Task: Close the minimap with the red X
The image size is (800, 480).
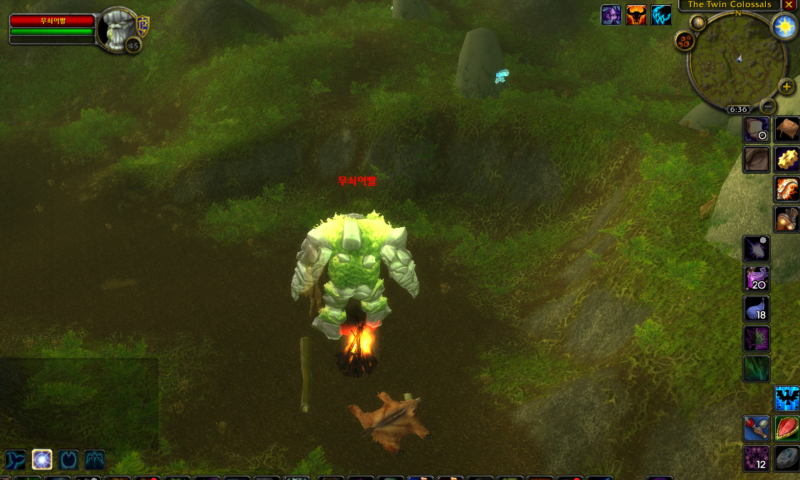Action: tap(789, 5)
